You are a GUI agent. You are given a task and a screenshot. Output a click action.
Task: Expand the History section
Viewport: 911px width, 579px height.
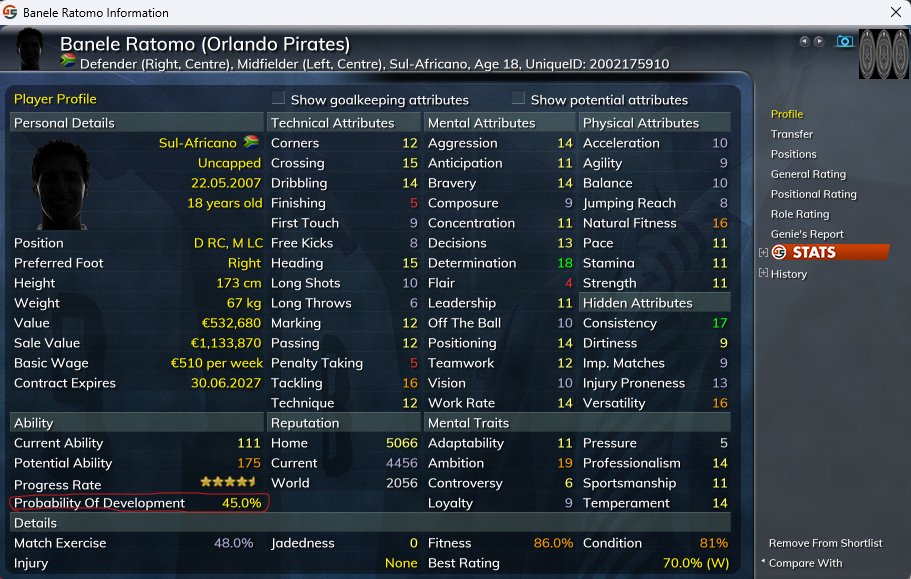tap(764, 273)
